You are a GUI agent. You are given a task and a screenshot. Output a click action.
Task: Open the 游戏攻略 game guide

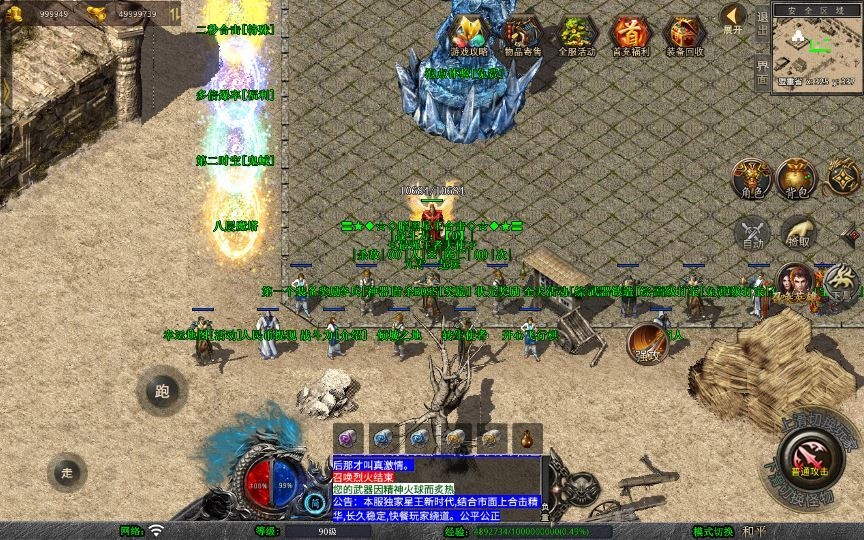tap(469, 36)
